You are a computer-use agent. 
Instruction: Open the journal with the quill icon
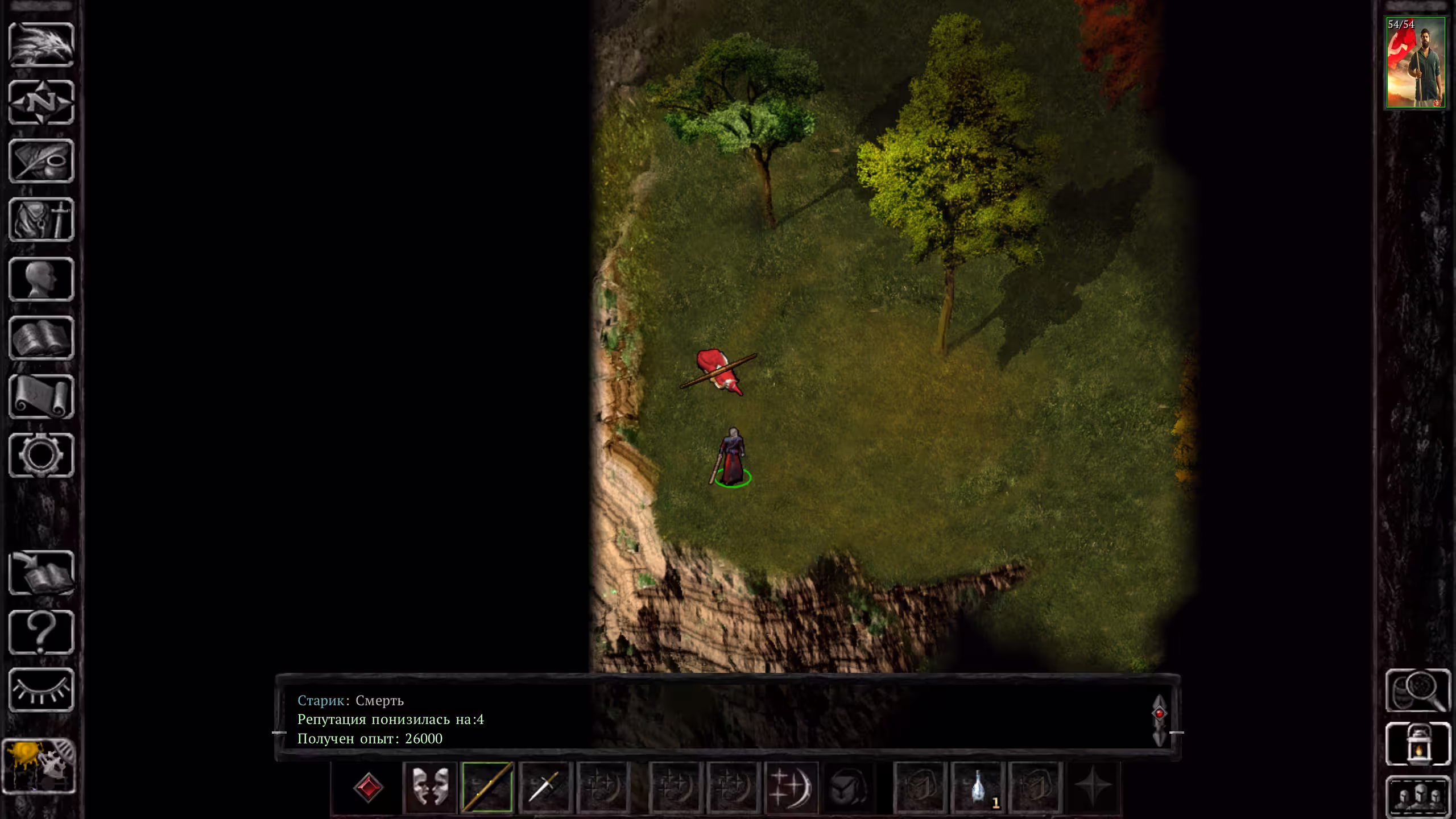click(x=42, y=162)
